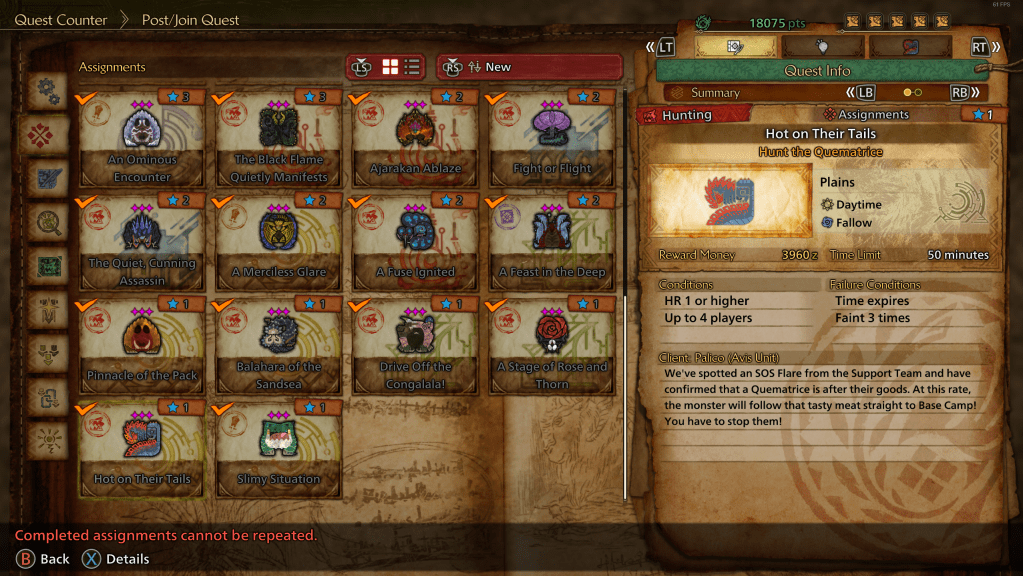Choose the Slimy Situation assignment
Screen dimensions: 1023x576
point(279,450)
